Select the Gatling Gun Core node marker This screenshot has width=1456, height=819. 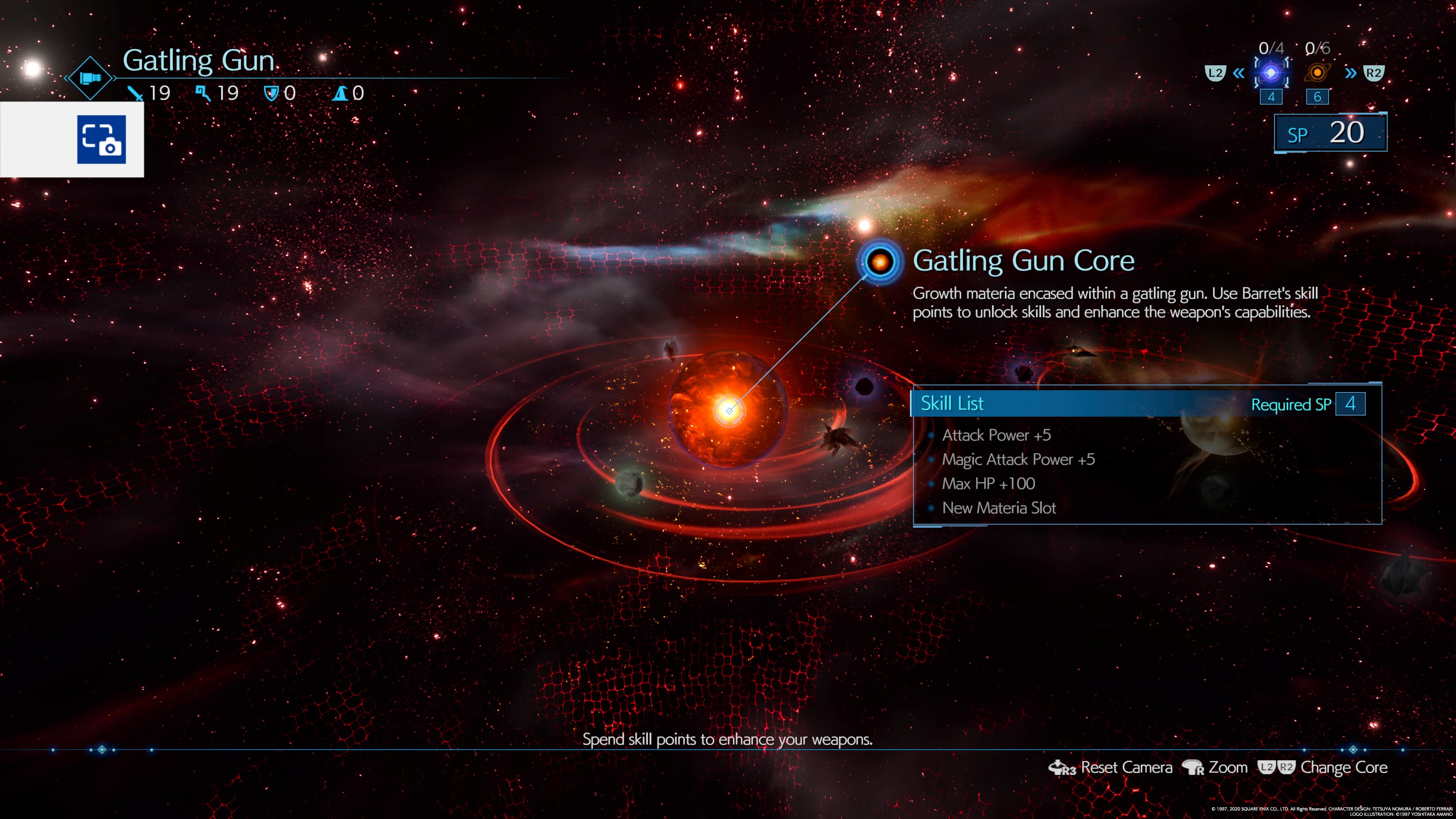tap(880, 261)
